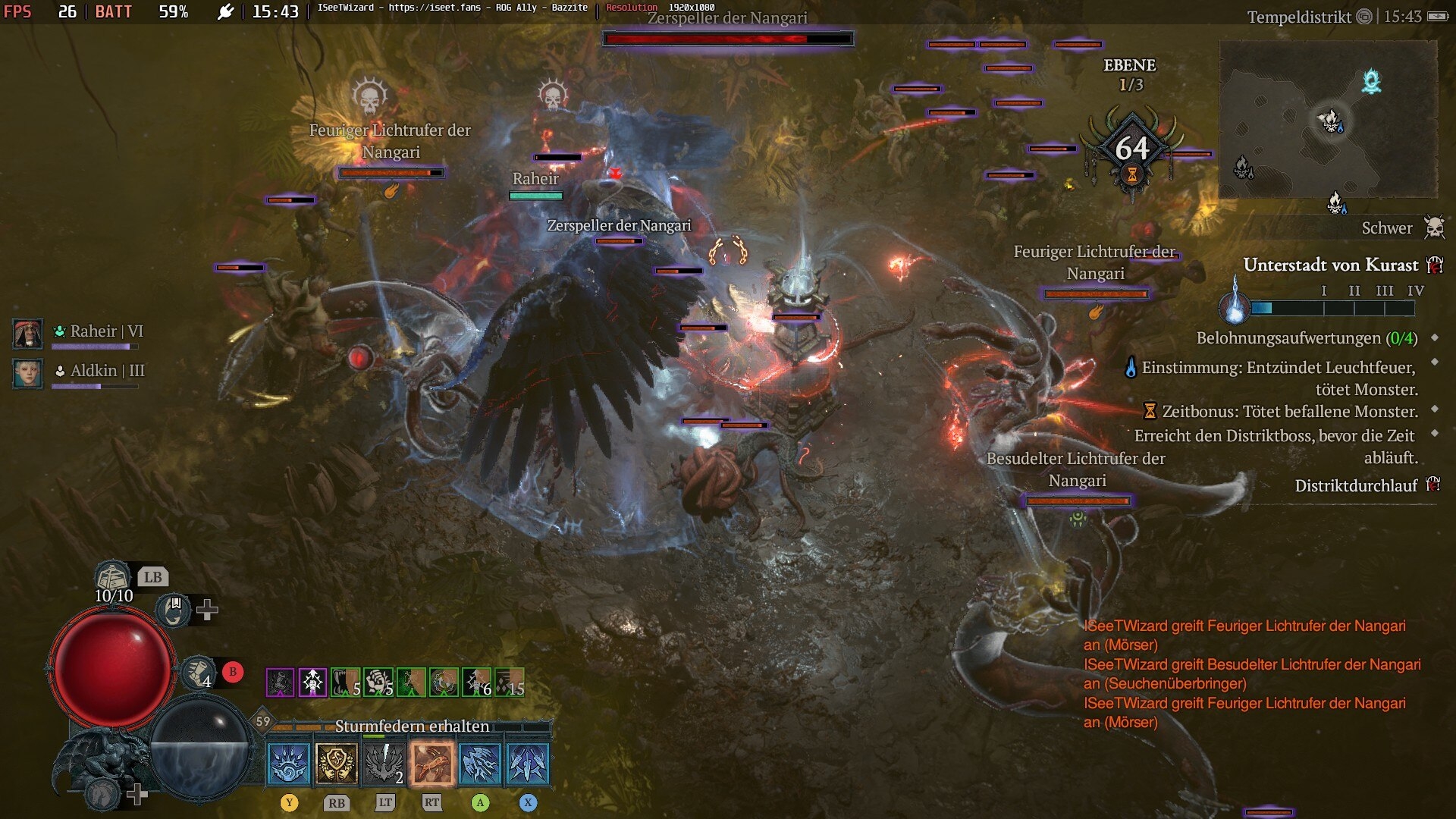Screen dimensions: 1456x819
Task: Activate the blue ice-shard skill
Action: click(x=528, y=763)
